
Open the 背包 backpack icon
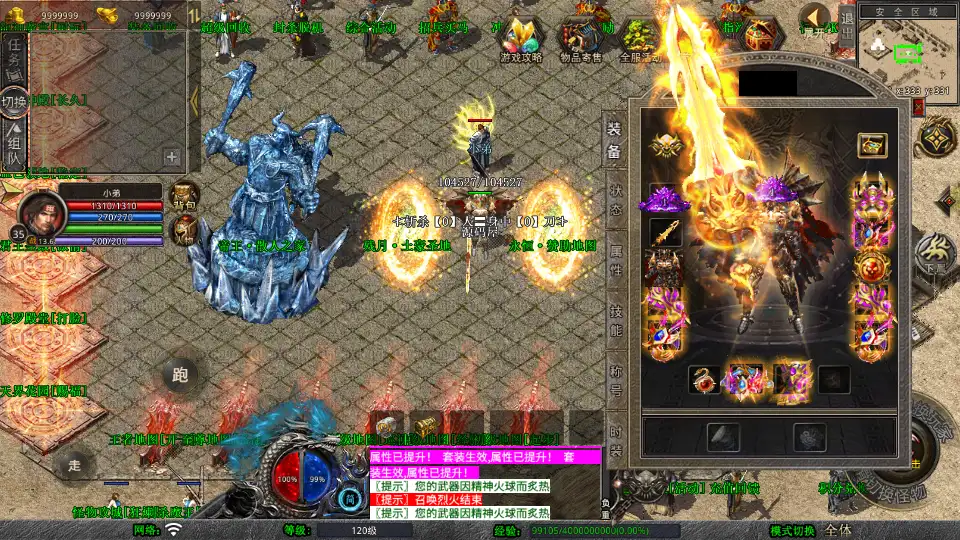coord(184,195)
